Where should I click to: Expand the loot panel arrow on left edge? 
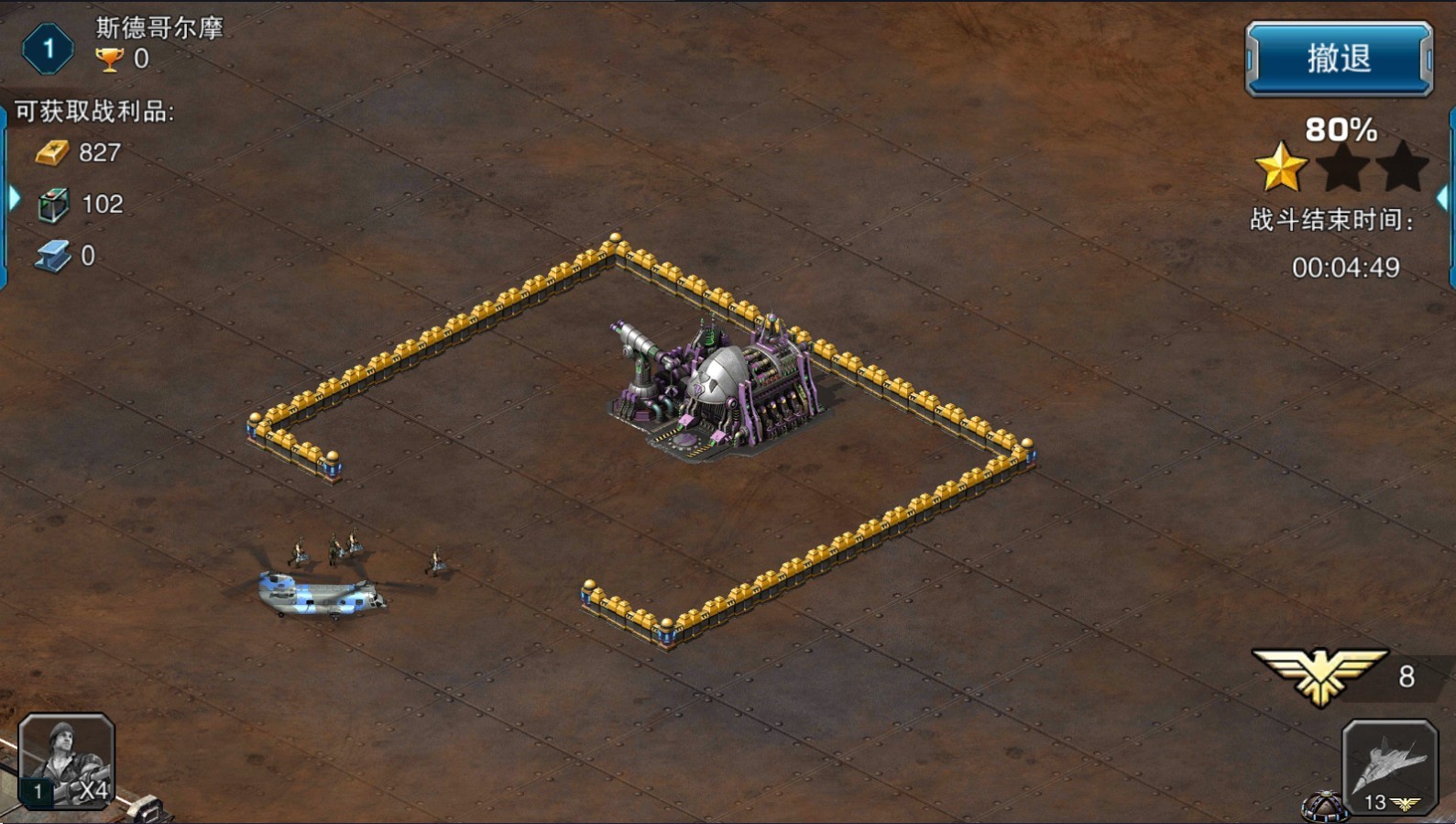13,198
